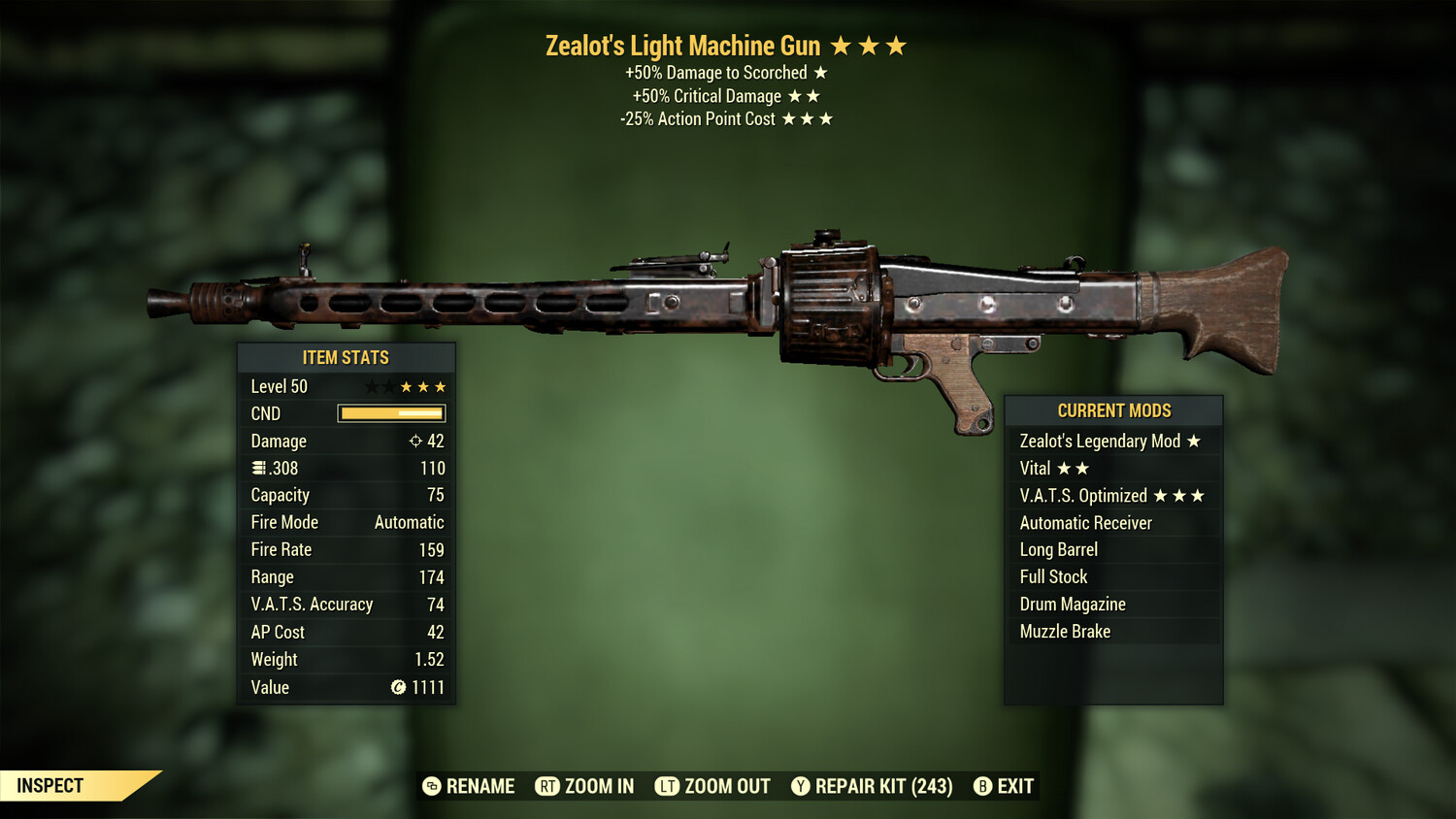Screen dimensions: 1456x819
Task: Toggle the first star on Level 50 rating
Action: pos(373,385)
